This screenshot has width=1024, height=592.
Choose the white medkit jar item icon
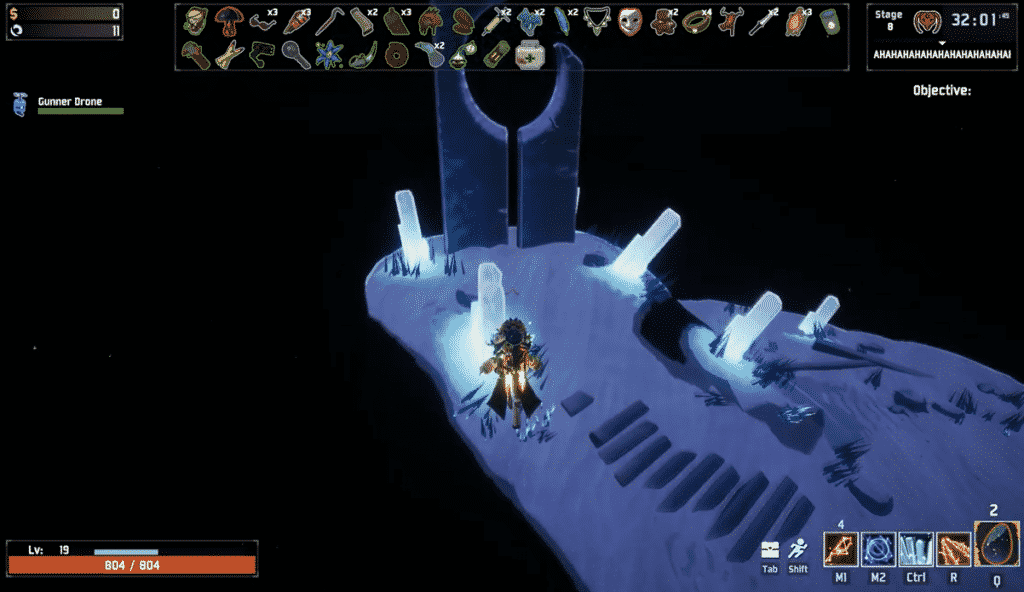coord(529,54)
